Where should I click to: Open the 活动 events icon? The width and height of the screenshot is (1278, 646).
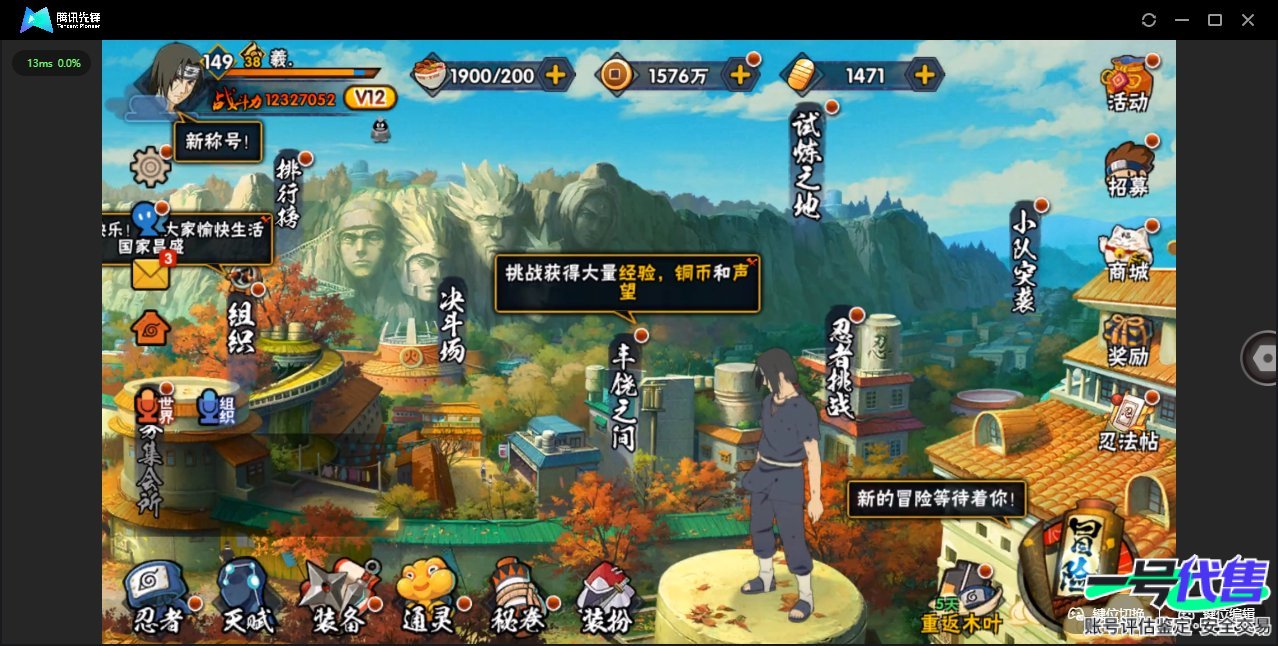click(x=1127, y=84)
